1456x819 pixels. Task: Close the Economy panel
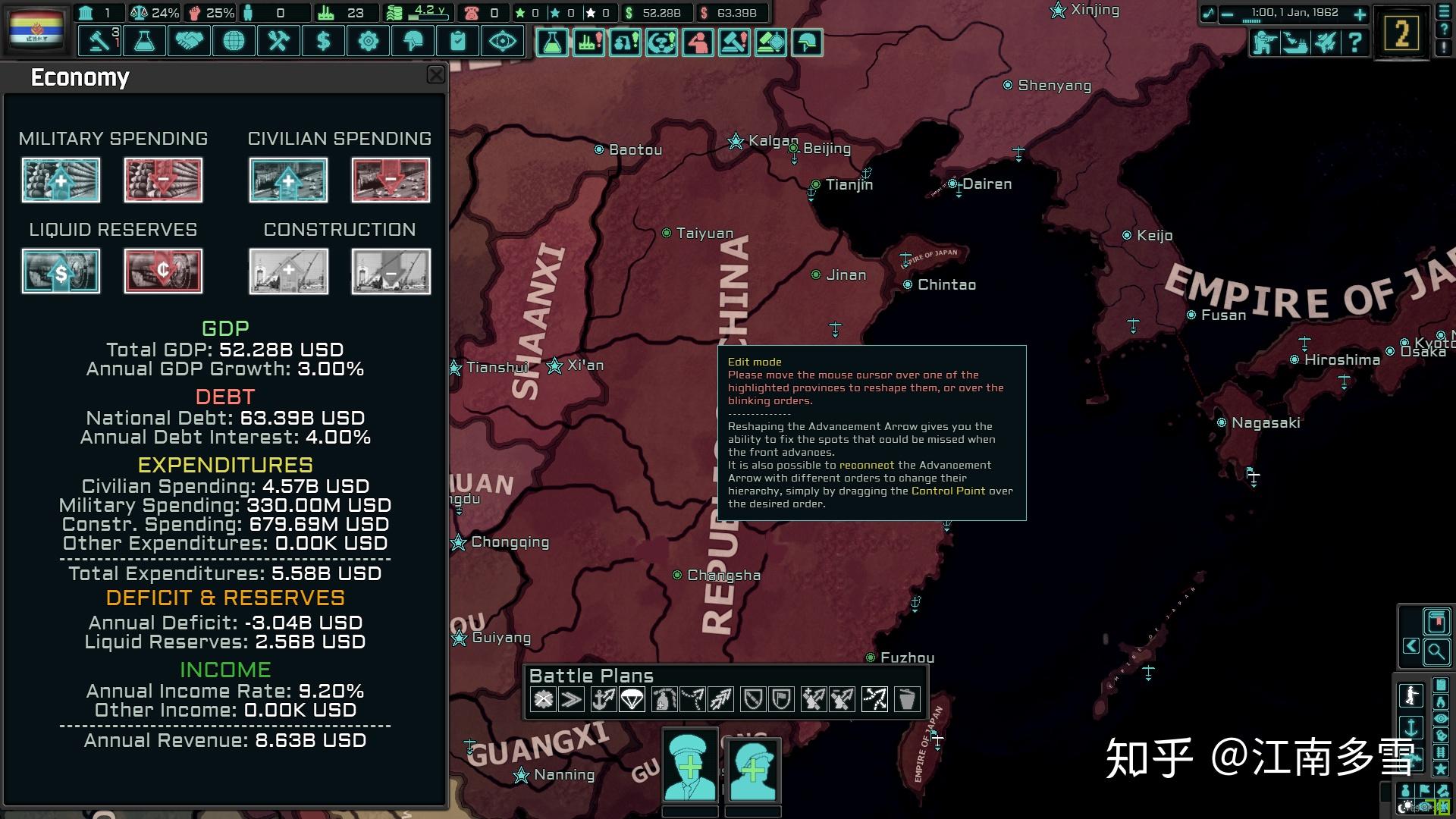click(x=436, y=74)
